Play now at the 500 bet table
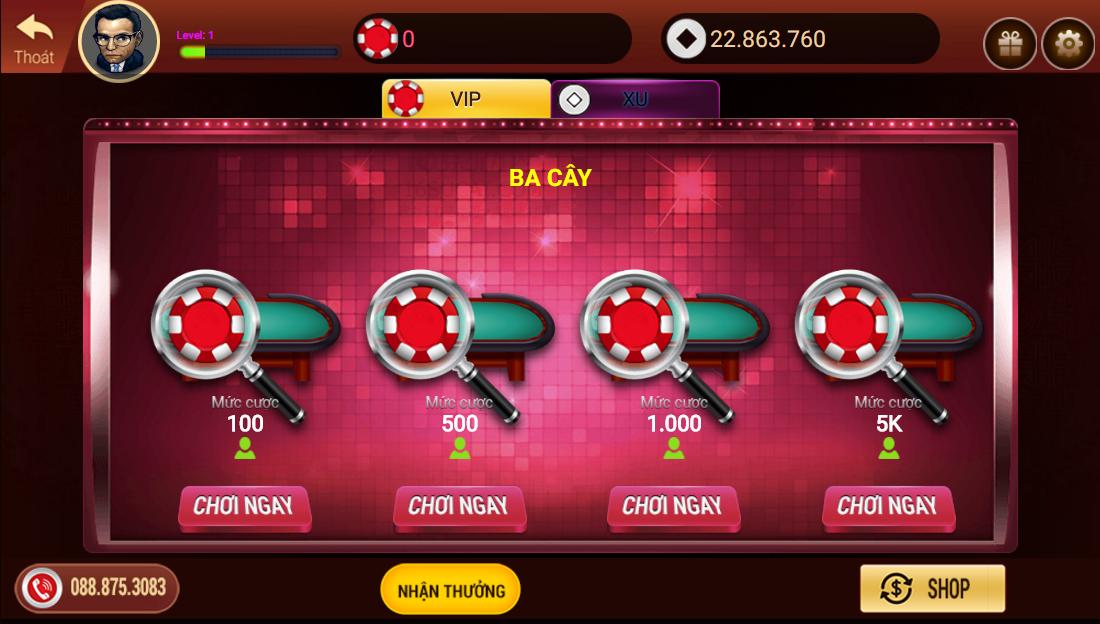1100x624 pixels. tap(459, 506)
